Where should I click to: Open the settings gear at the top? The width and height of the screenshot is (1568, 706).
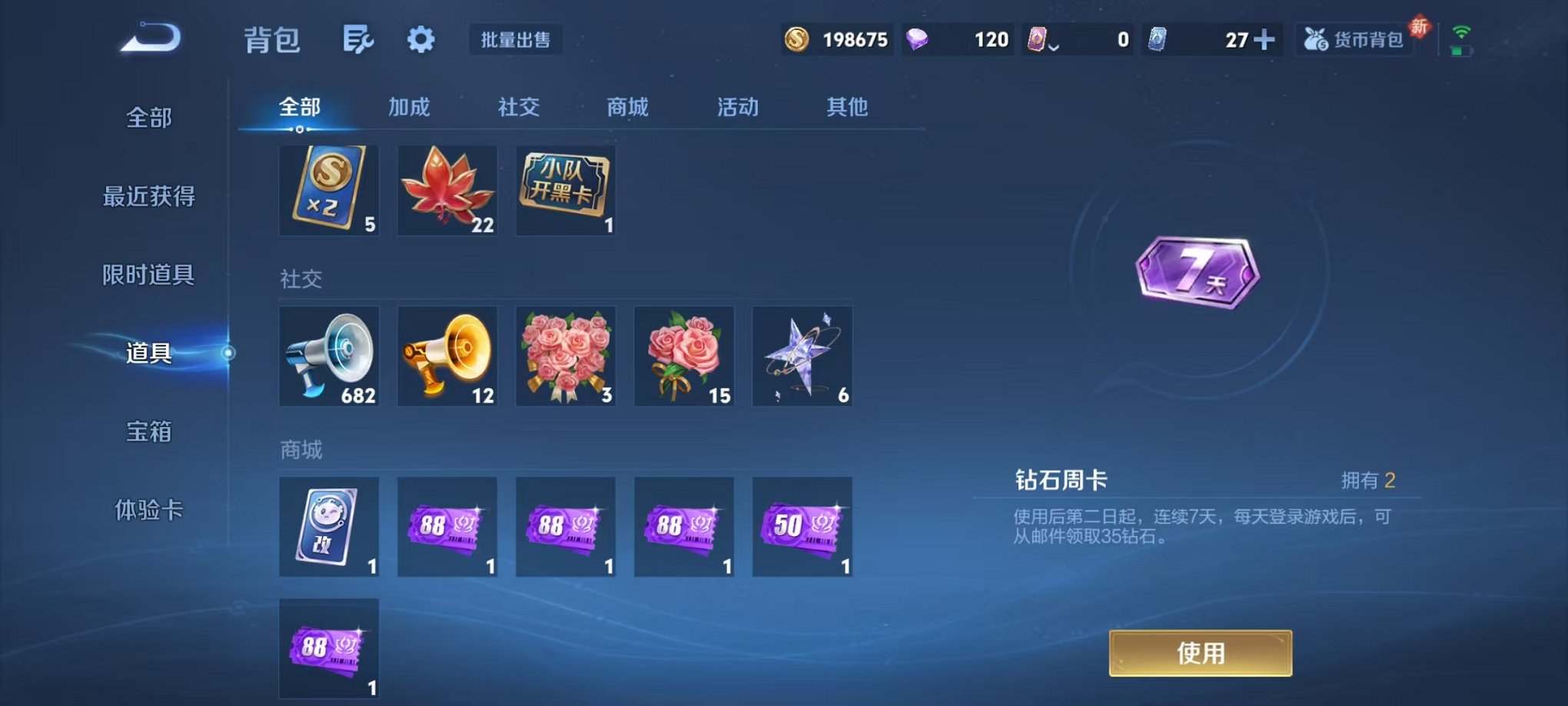coord(420,39)
